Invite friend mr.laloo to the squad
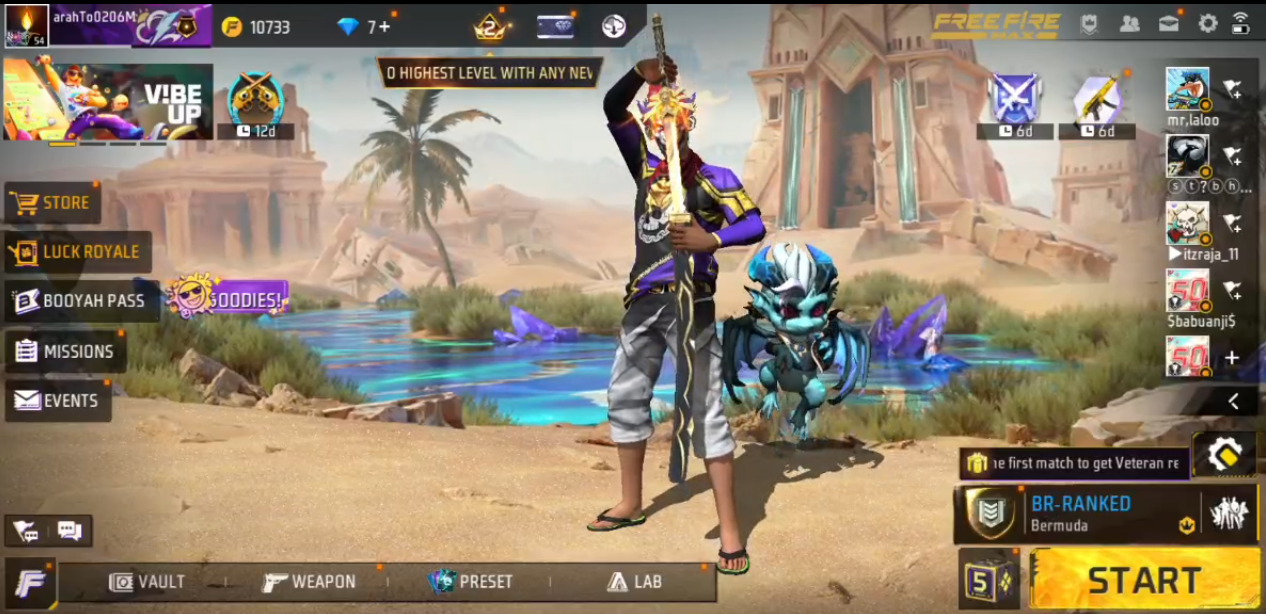This screenshot has width=1266, height=614. (x=1232, y=90)
